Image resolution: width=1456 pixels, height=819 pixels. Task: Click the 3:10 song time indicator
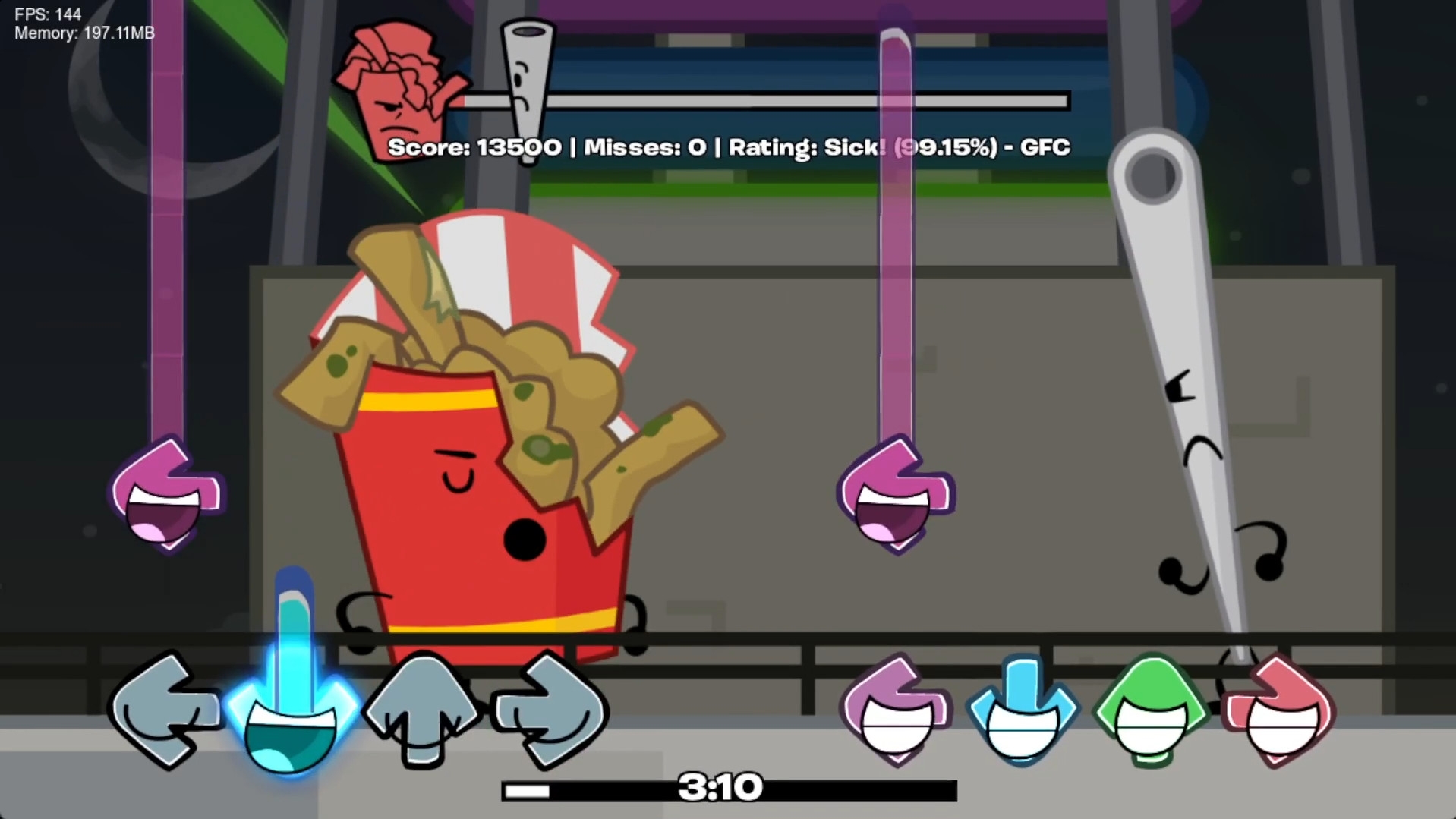tap(722, 787)
